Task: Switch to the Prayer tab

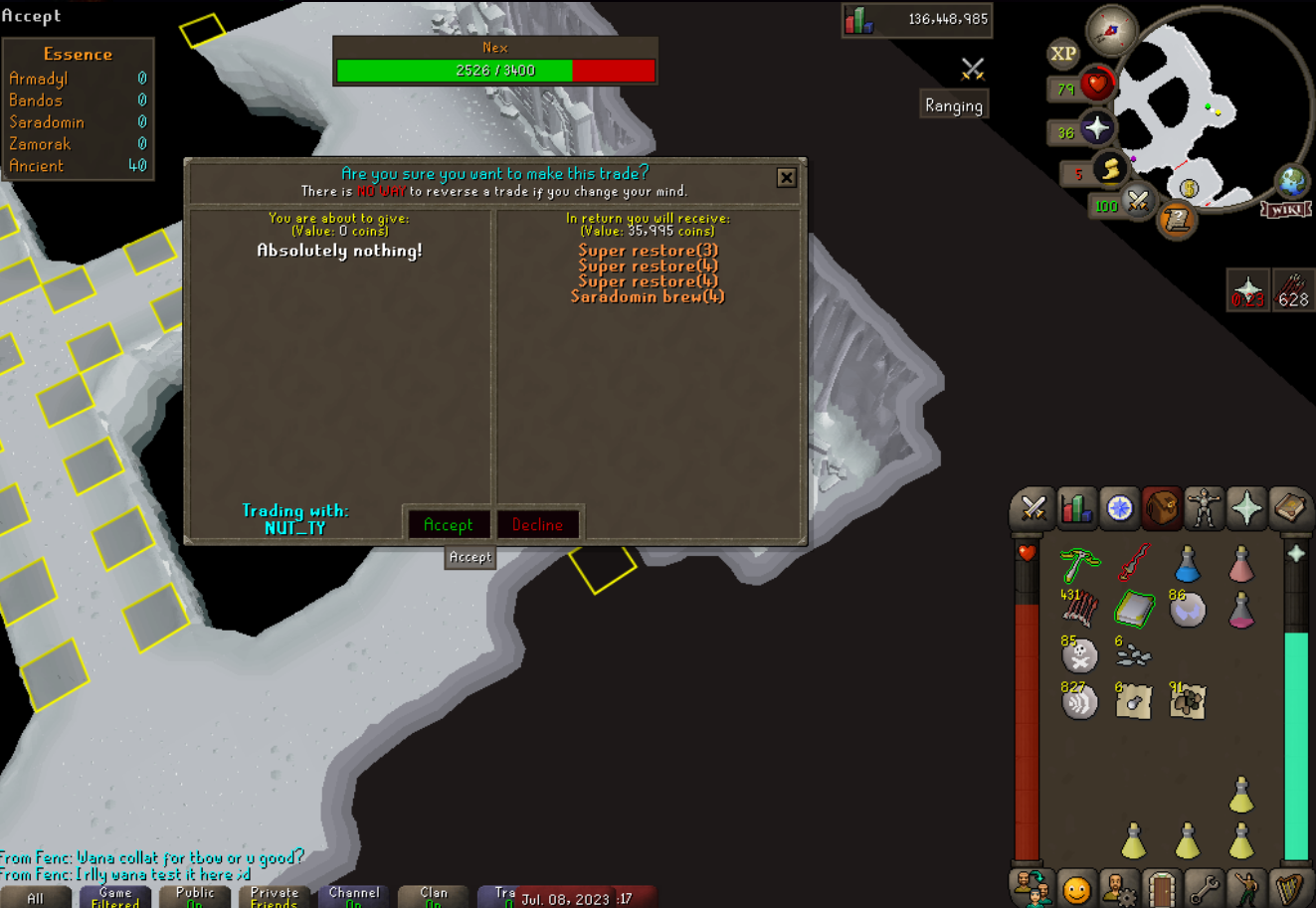Action: pyautogui.click(x=1246, y=508)
